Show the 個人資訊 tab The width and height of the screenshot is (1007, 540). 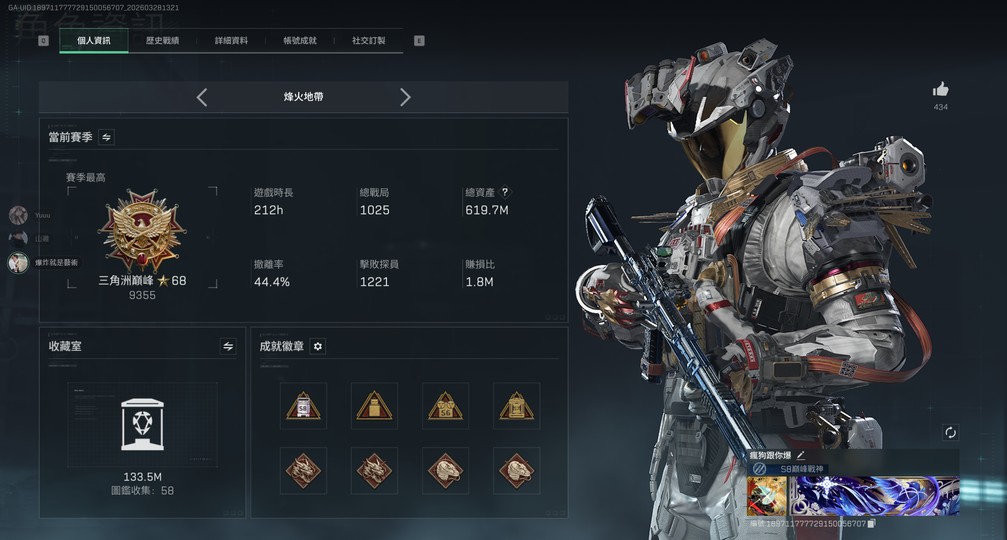(94, 41)
